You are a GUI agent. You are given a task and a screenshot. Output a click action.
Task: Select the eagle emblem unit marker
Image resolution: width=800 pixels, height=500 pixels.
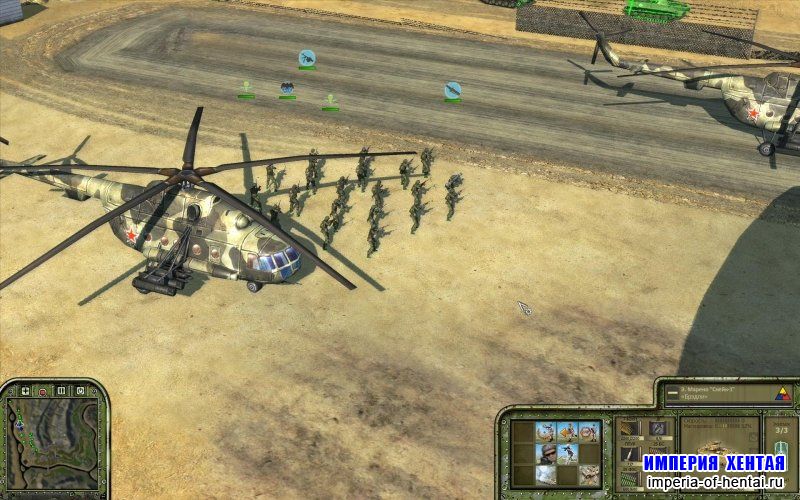[287, 88]
